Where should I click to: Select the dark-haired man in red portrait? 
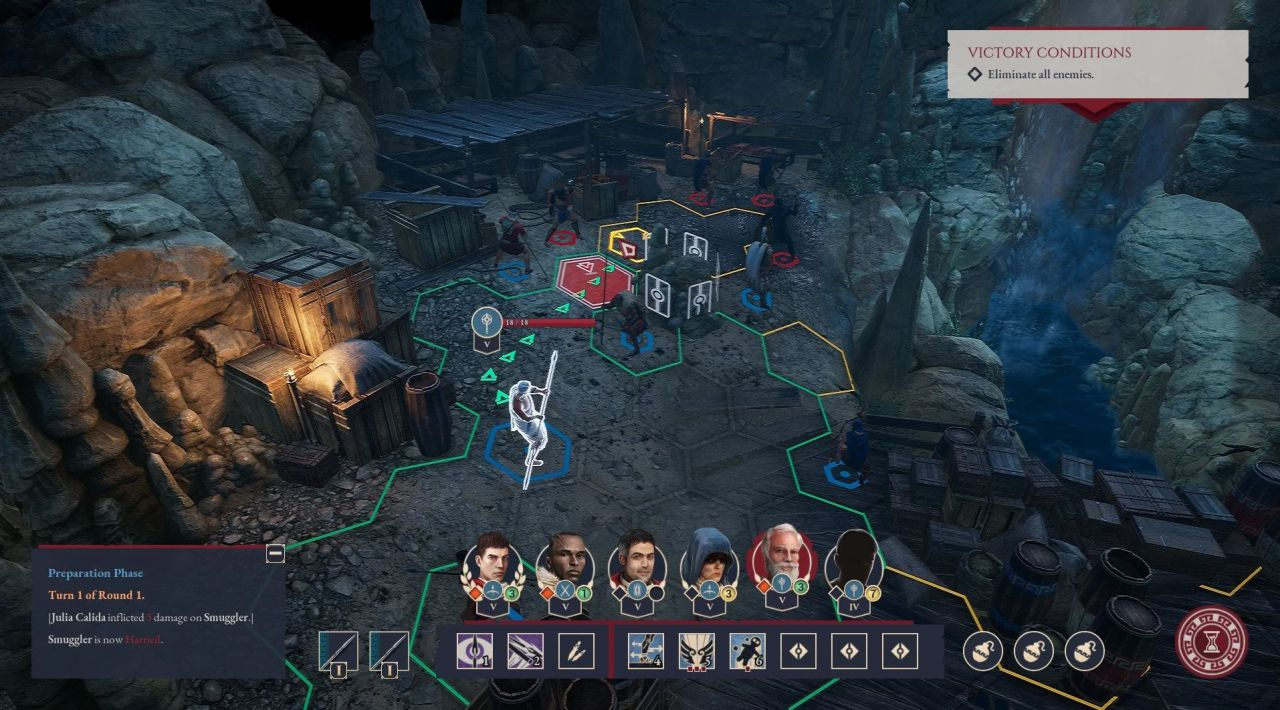pos(637,564)
